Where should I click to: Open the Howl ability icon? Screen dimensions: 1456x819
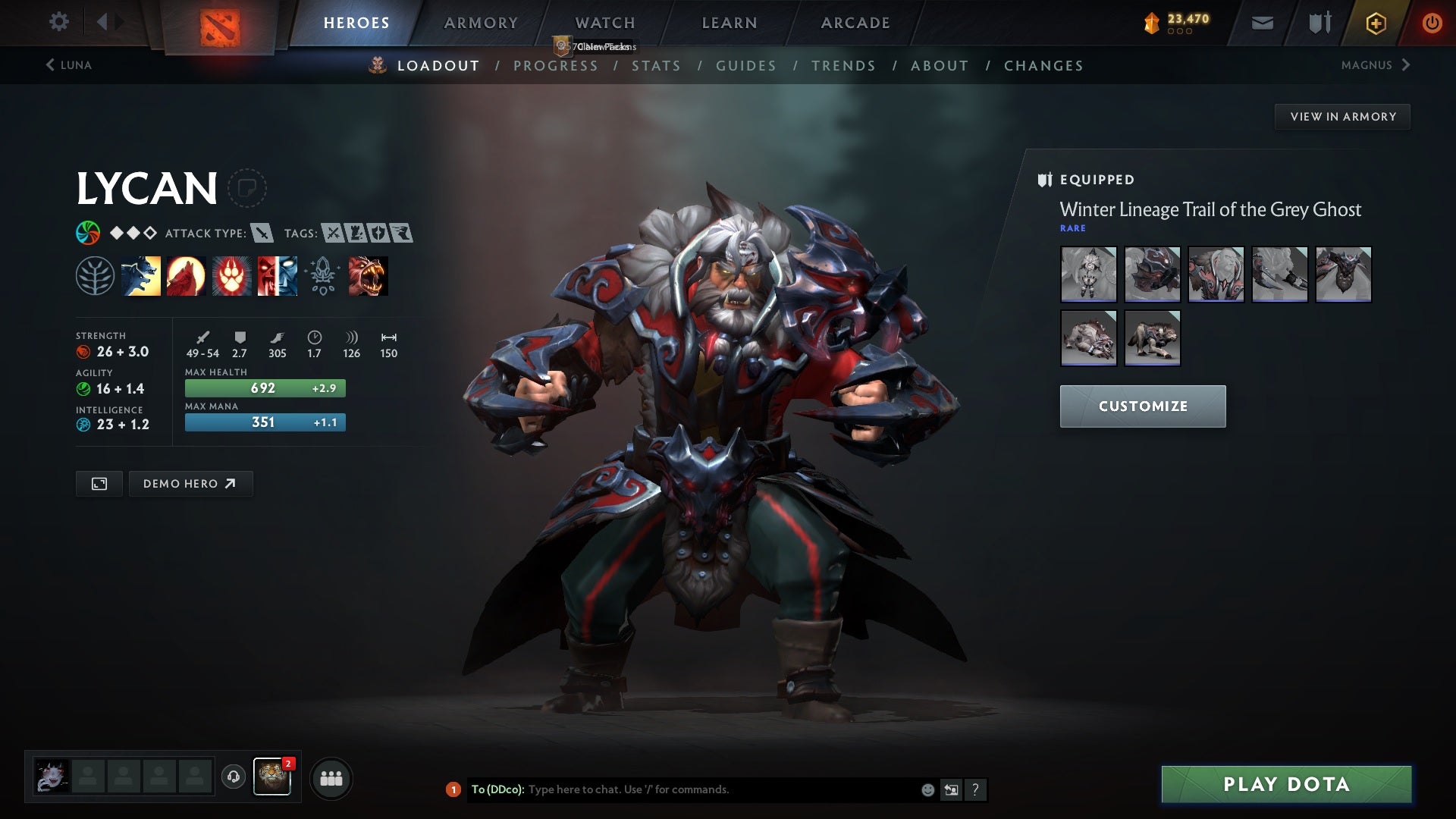[x=185, y=276]
